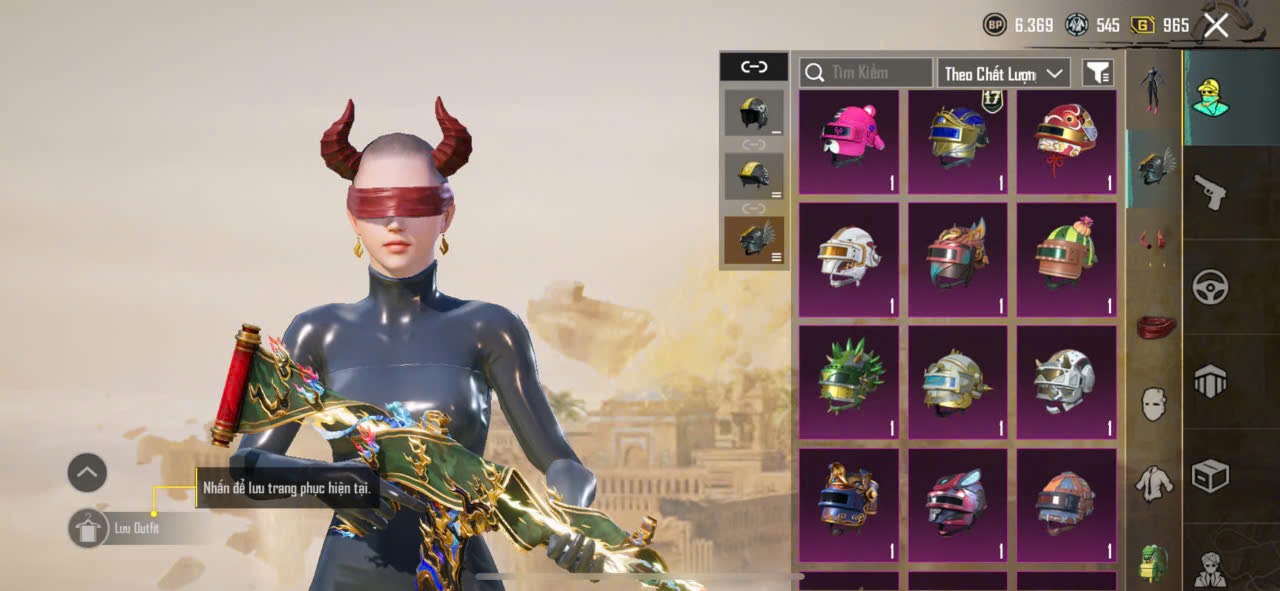This screenshot has height=591, width=1280.
Task: Open the crate box category
Action: pos(1210,476)
